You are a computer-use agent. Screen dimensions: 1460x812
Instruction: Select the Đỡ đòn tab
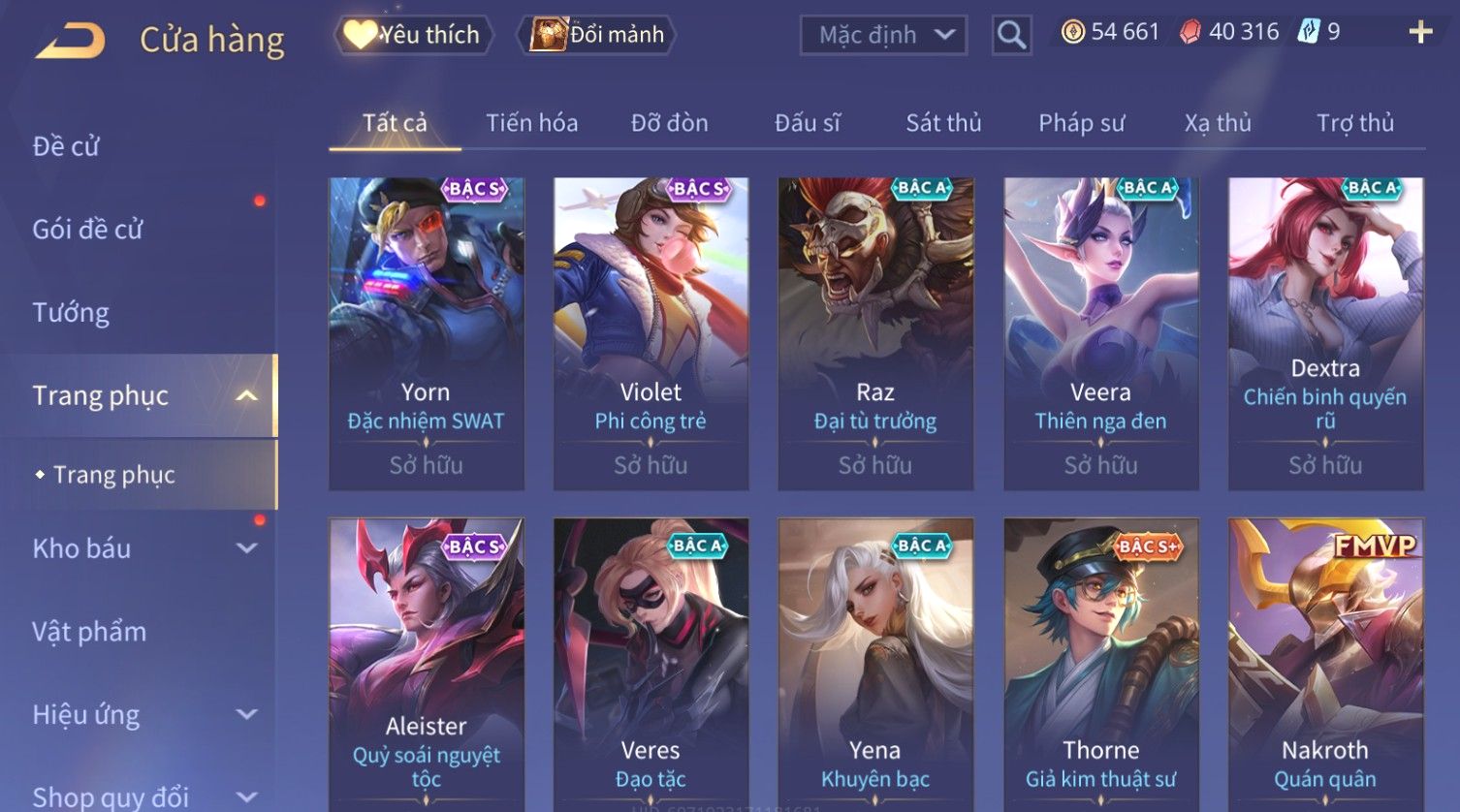click(x=669, y=123)
